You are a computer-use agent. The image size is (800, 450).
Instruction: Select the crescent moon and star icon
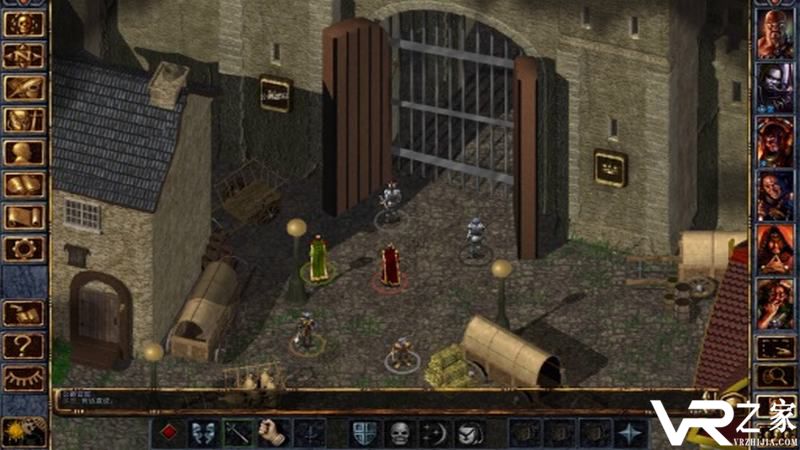tap(433, 433)
